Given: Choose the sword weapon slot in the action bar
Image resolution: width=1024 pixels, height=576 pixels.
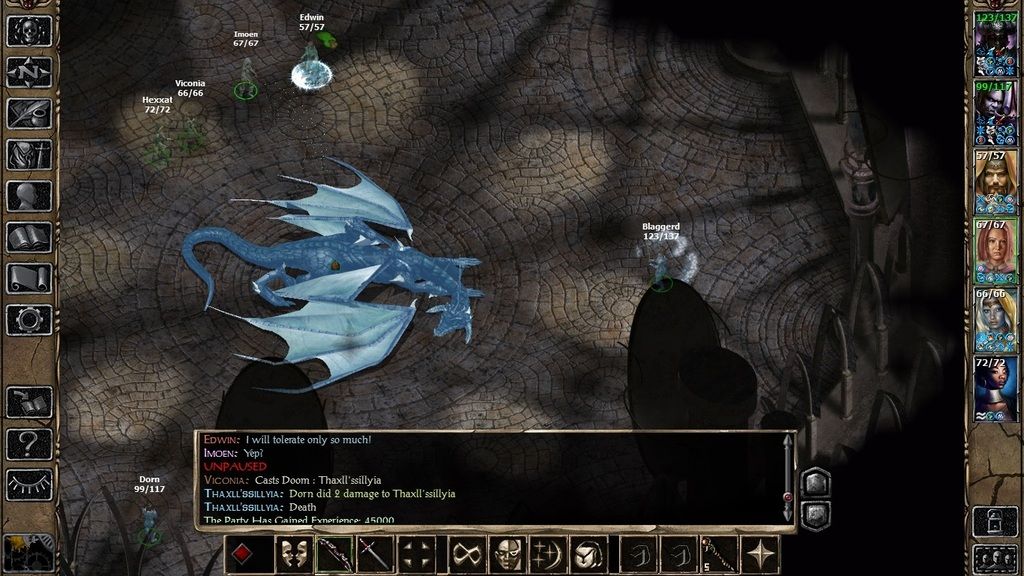Looking at the screenshot, I should click(375, 554).
